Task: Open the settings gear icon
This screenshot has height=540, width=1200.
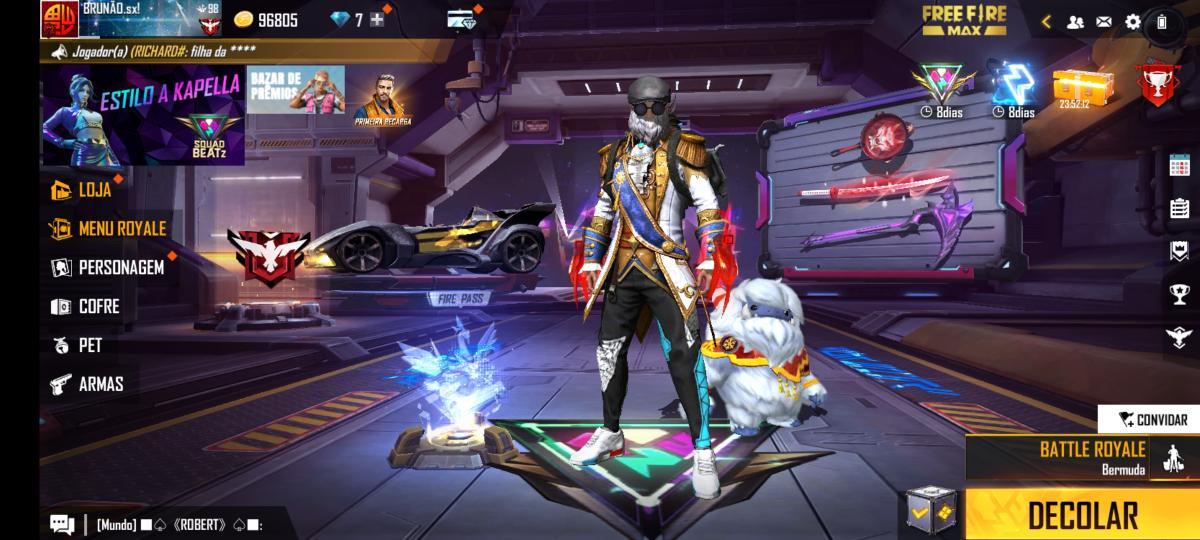Action: pyautogui.click(x=1132, y=21)
